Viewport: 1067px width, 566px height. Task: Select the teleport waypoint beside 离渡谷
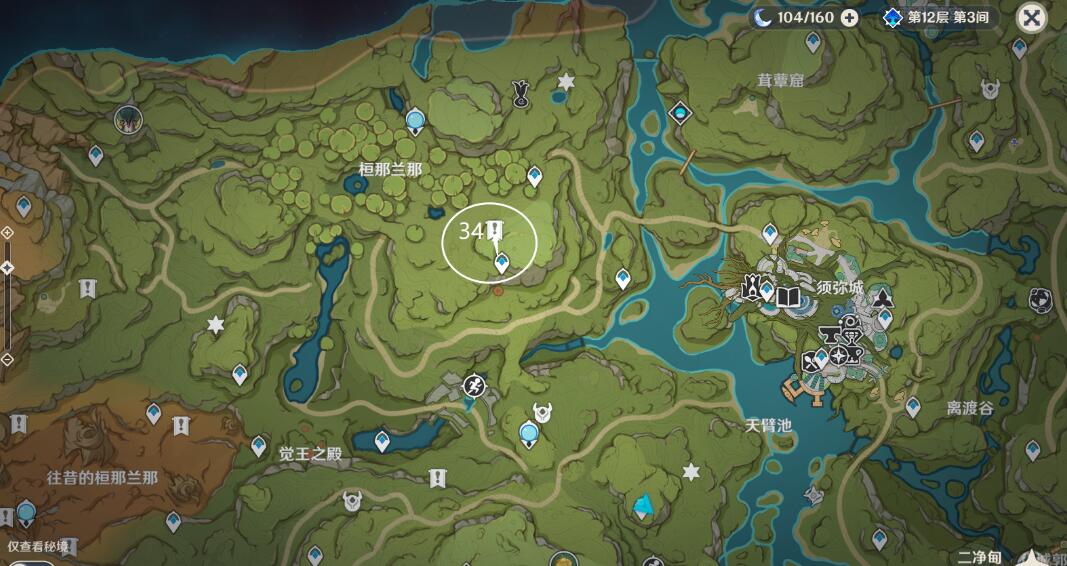[912, 406]
